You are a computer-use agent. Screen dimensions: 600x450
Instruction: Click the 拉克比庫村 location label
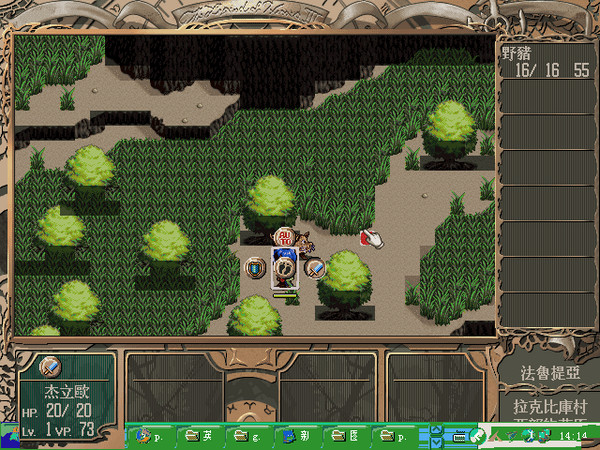pos(549,408)
